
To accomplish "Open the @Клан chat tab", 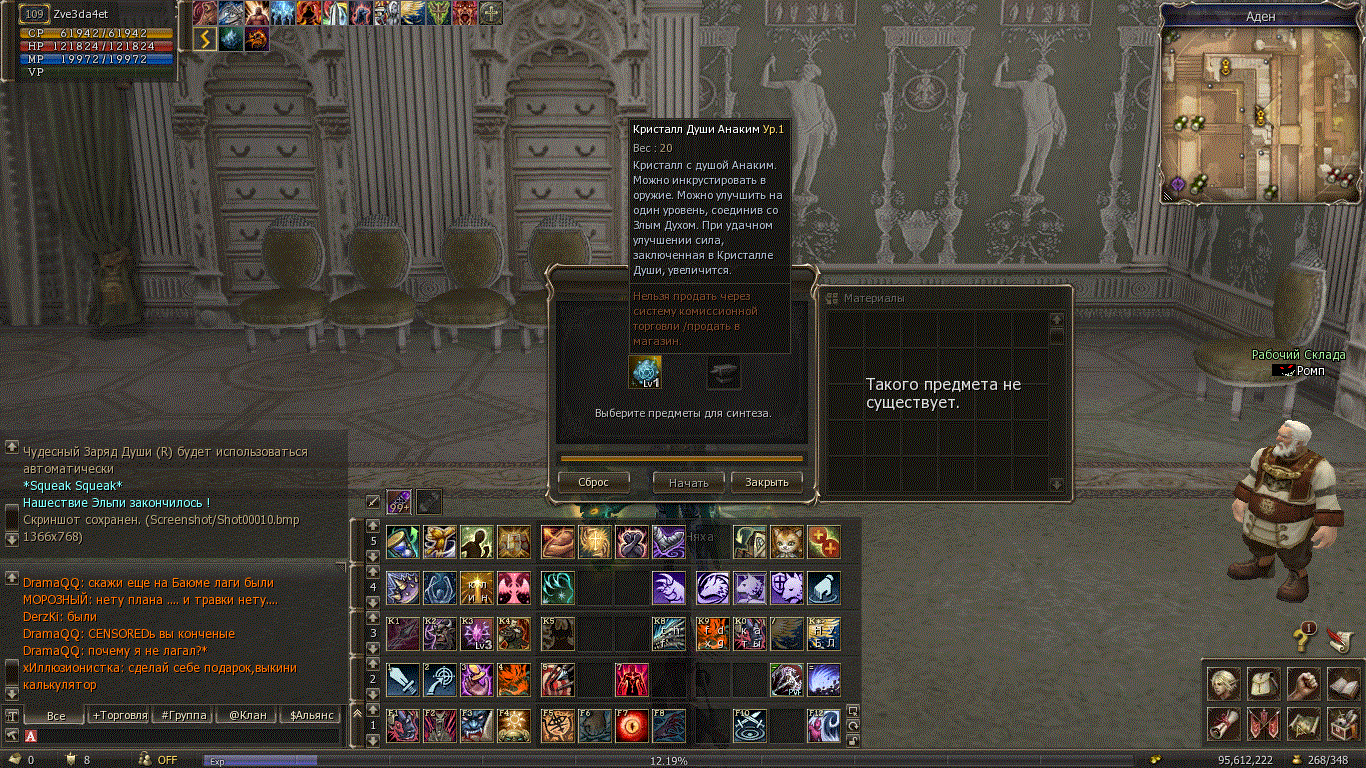I will click(x=247, y=715).
